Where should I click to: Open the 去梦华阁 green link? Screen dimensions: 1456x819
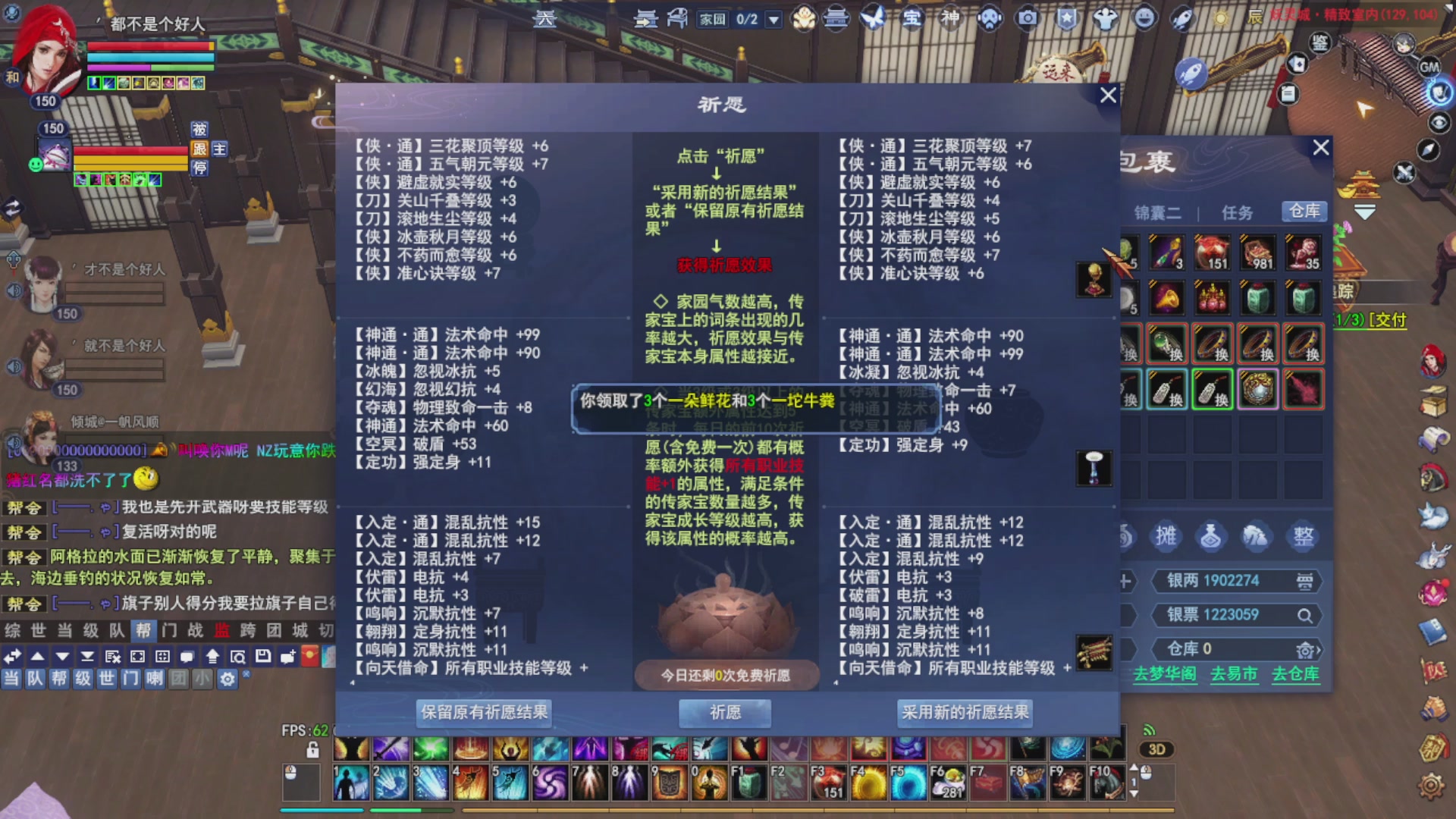click(1164, 674)
